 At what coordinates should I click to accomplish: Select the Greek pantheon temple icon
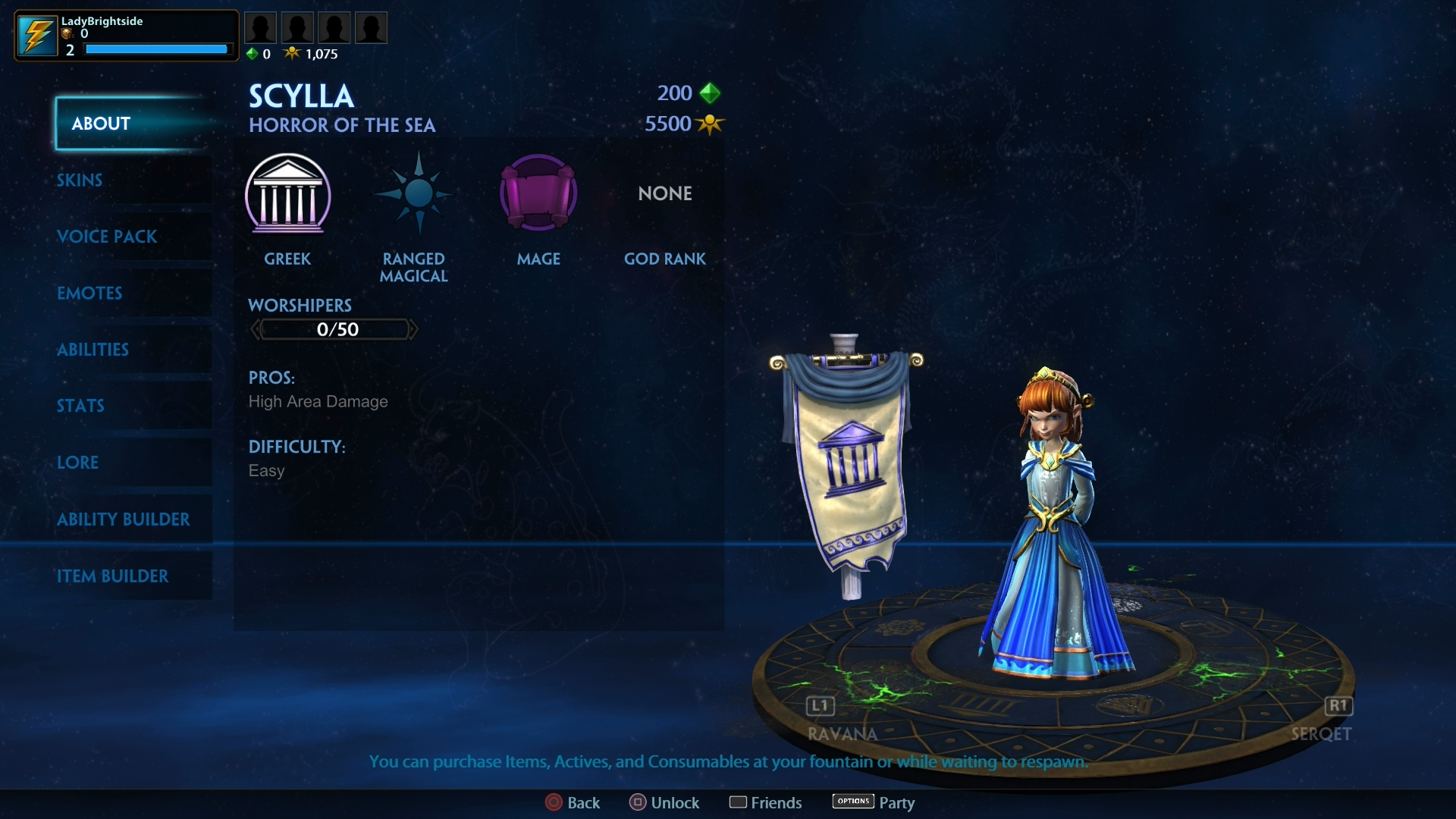coord(288,196)
